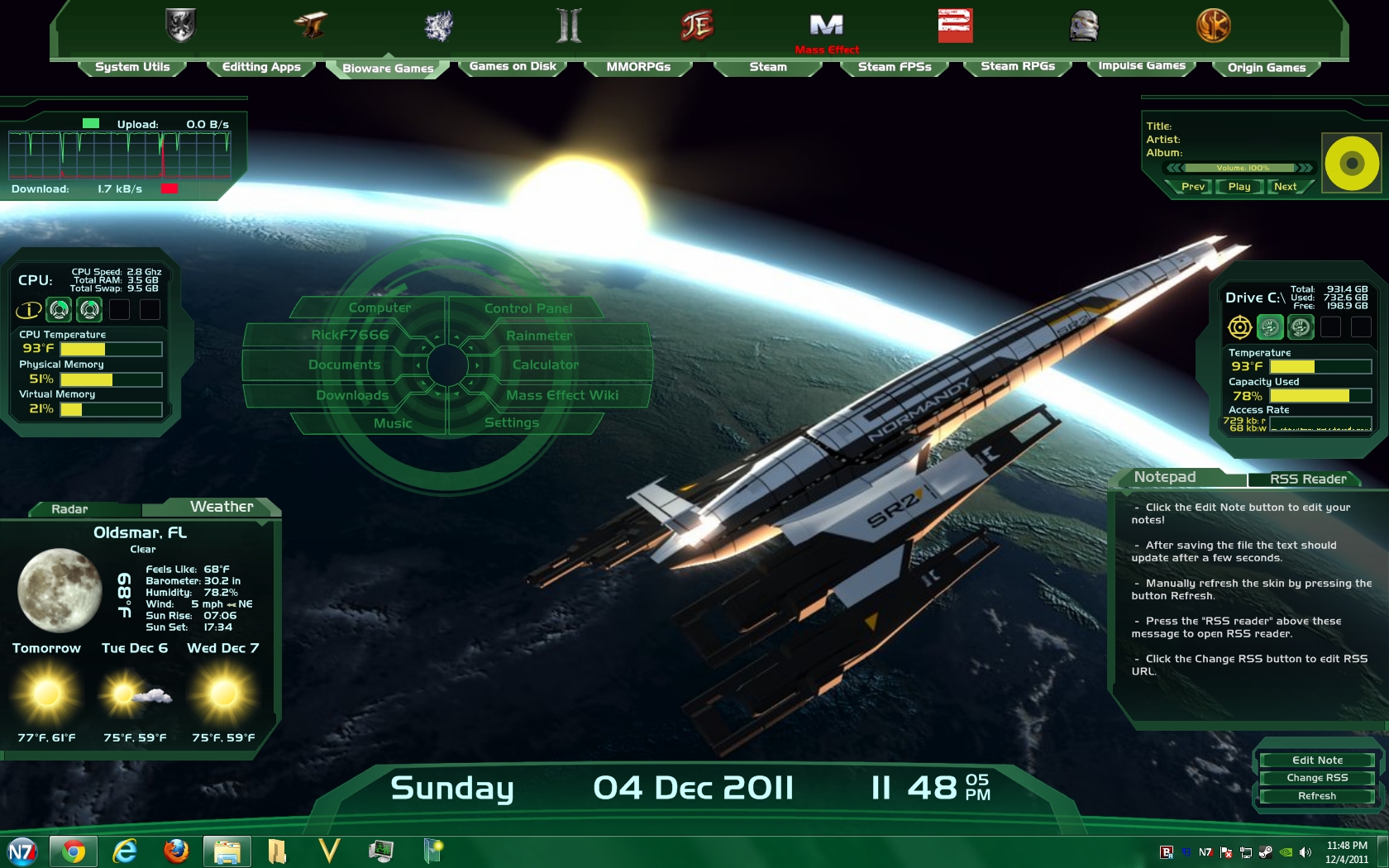Viewport: 1389px width, 868px height.
Task: Open Steam from the system tray
Action: tap(1266, 852)
